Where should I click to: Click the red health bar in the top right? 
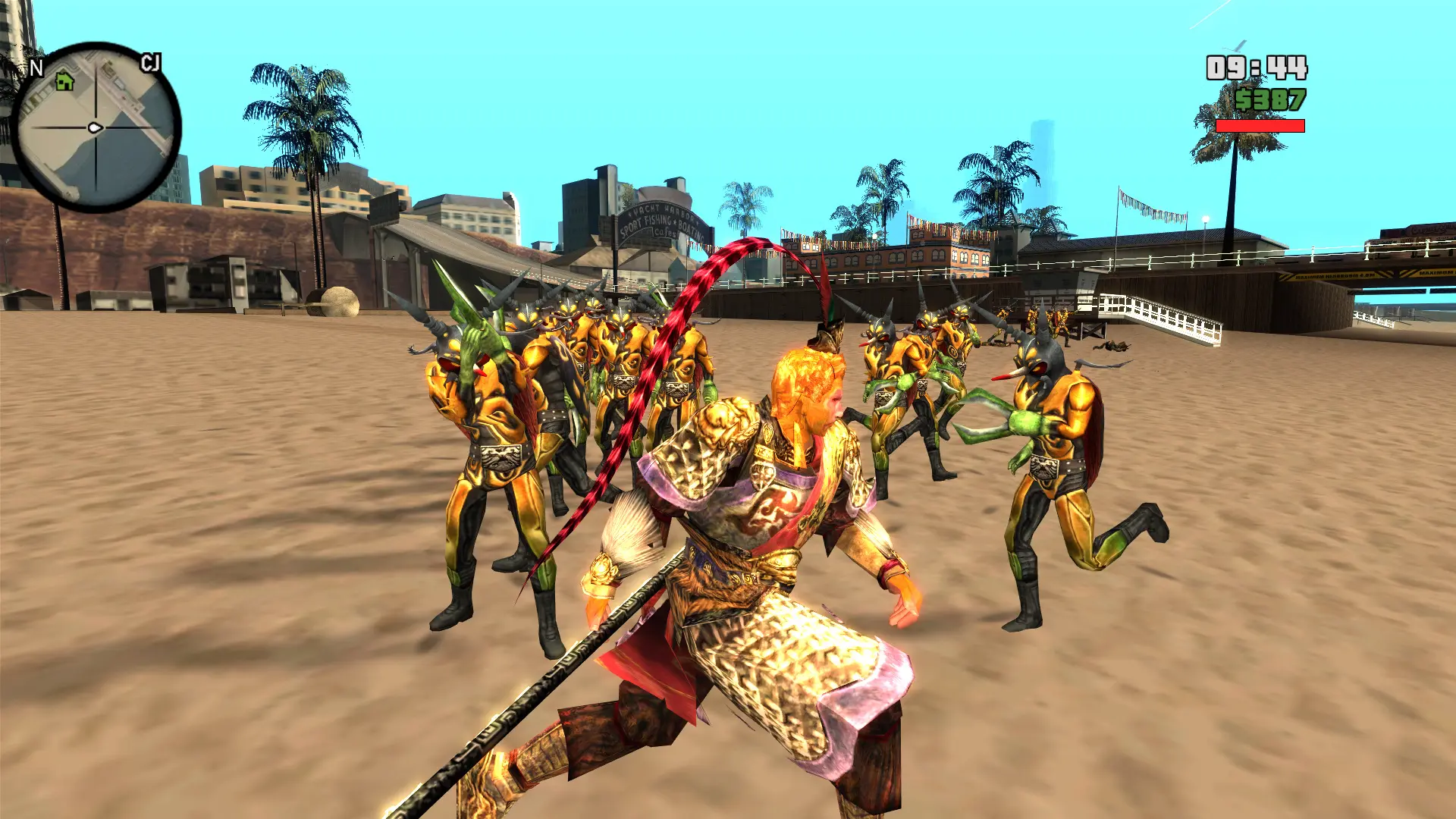tap(1259, 126)
